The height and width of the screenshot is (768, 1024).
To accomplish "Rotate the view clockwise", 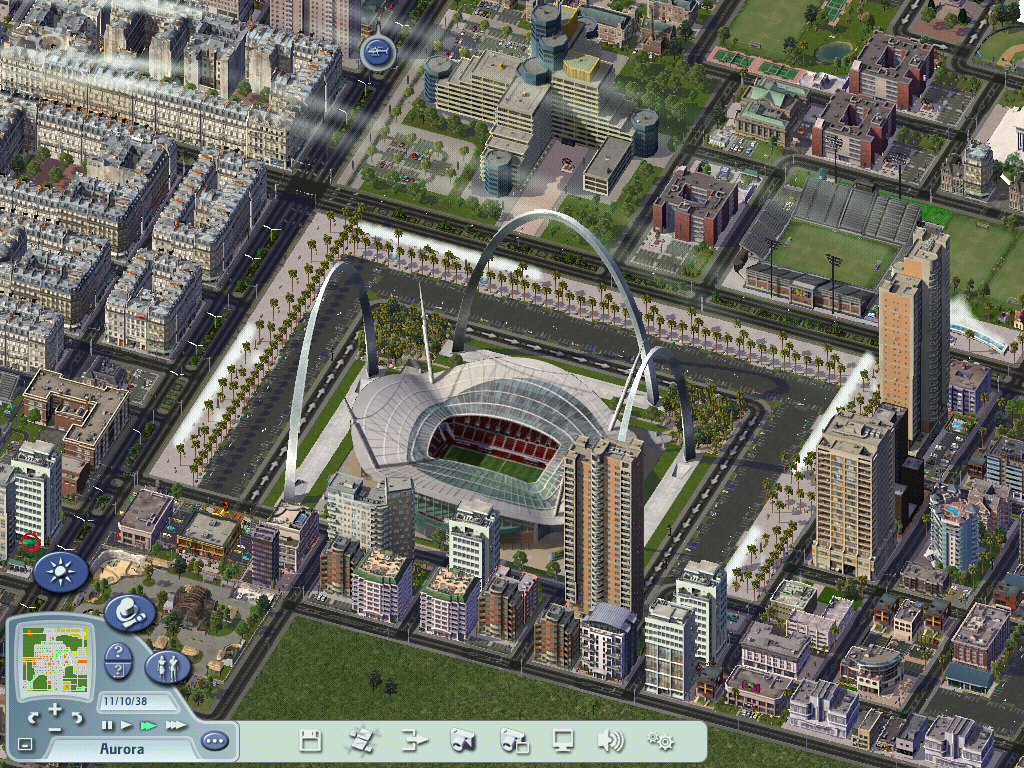I will [x=76, y=718].
